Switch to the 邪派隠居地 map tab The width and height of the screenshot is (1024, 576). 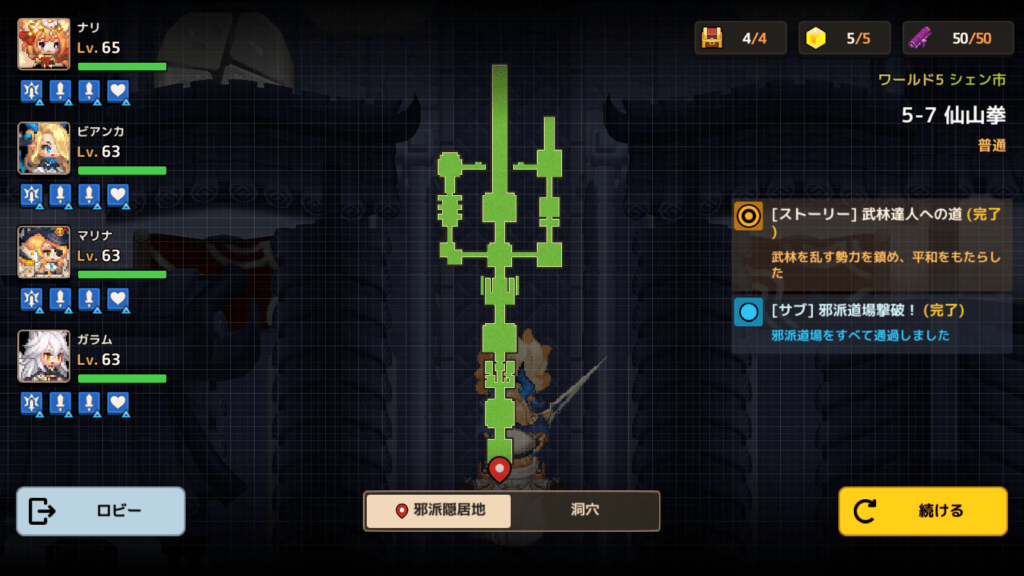[x=438, y=510]
